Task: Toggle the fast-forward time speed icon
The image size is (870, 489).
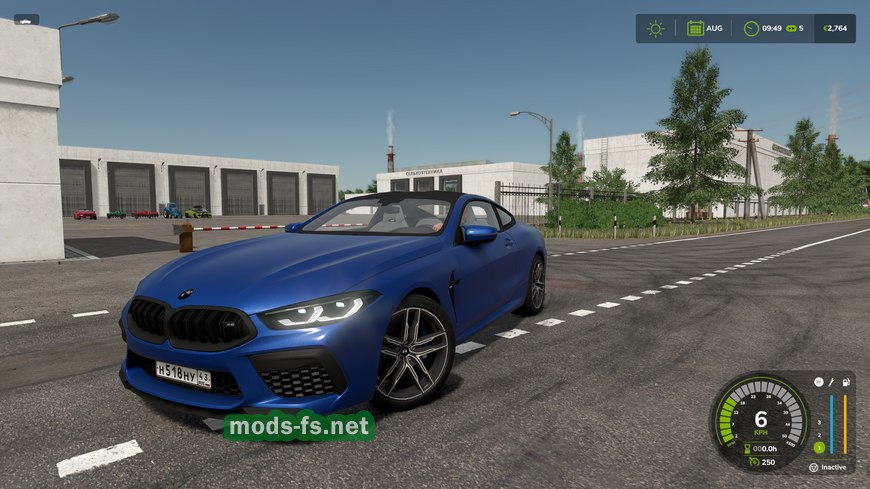Action: click(790, 28)
